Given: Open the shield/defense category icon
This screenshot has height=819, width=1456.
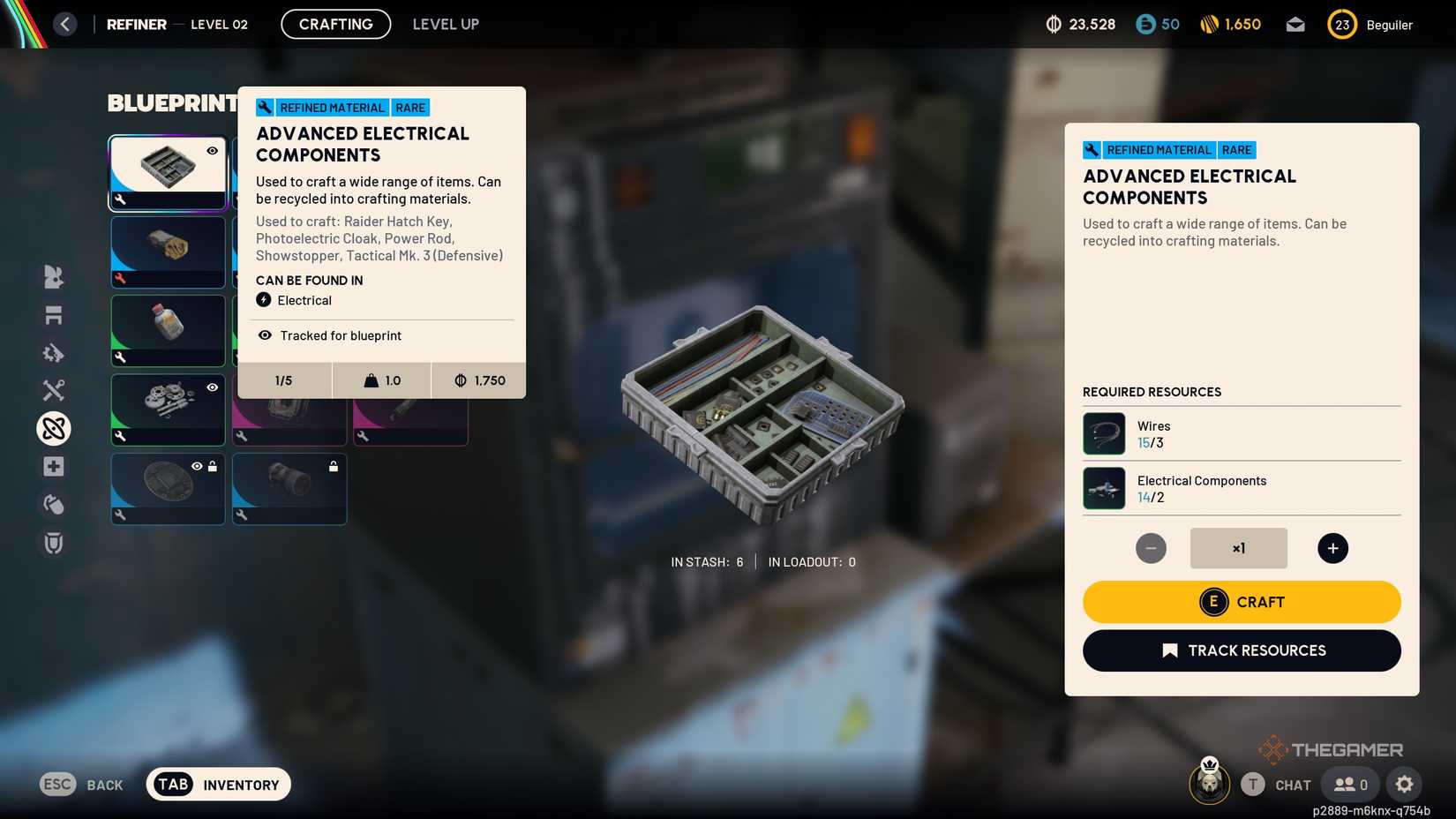Looking at the screenshot, I should [x=53, y=543].
